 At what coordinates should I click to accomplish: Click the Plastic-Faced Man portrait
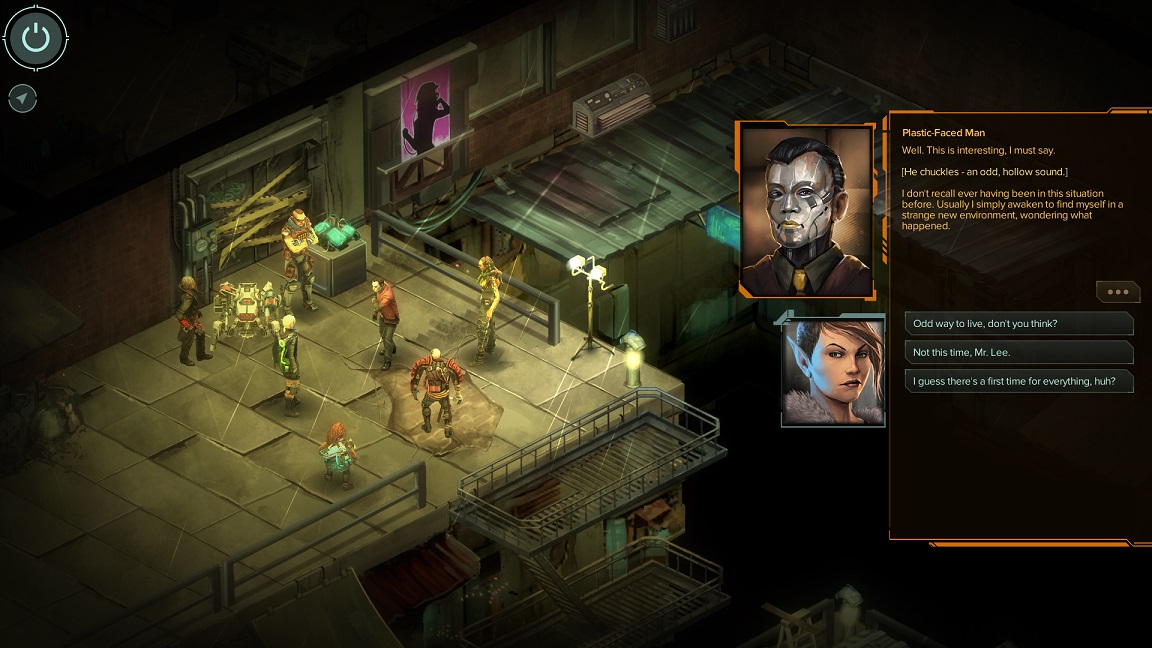[805, 211]
